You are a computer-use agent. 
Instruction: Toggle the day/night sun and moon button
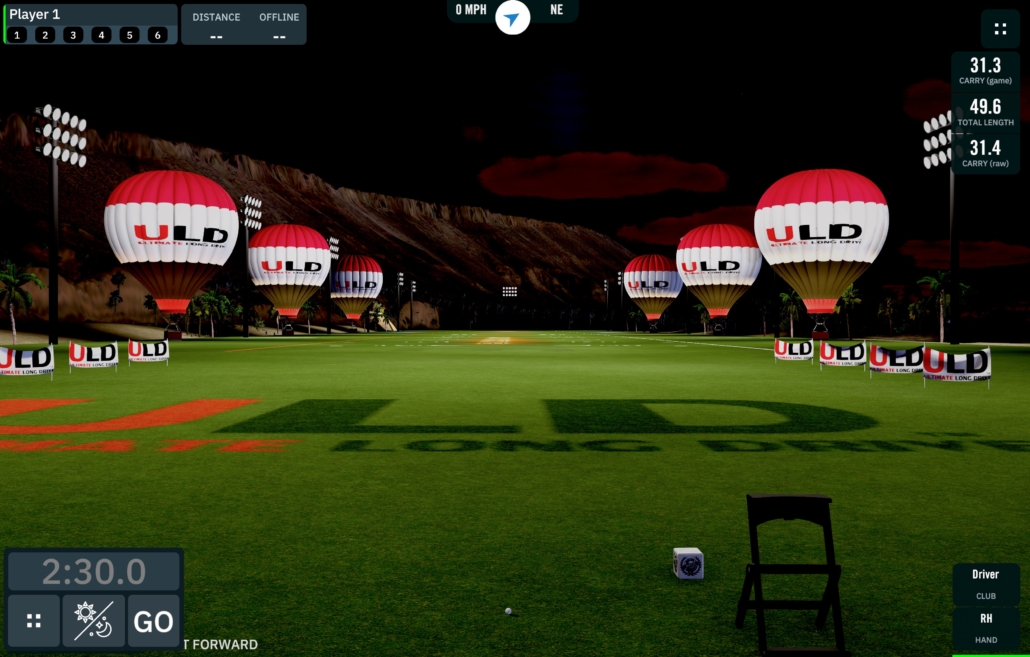click(x=93, y=621)
